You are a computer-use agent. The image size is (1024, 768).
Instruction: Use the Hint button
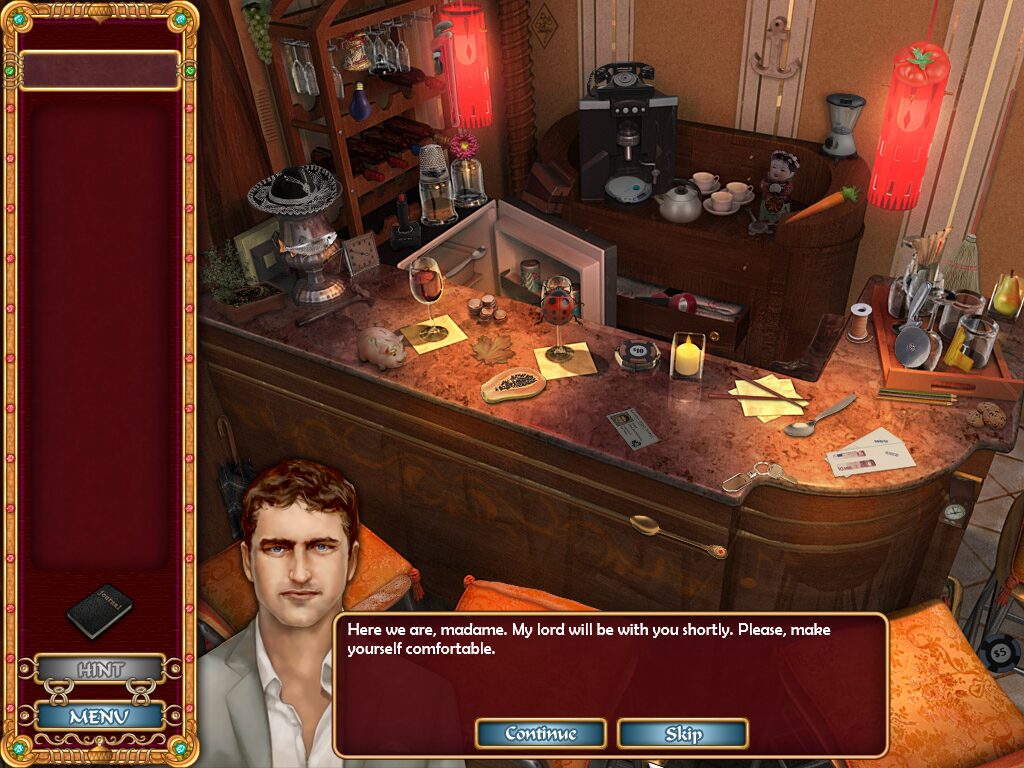pyautogui.click(x=100, y=669)
